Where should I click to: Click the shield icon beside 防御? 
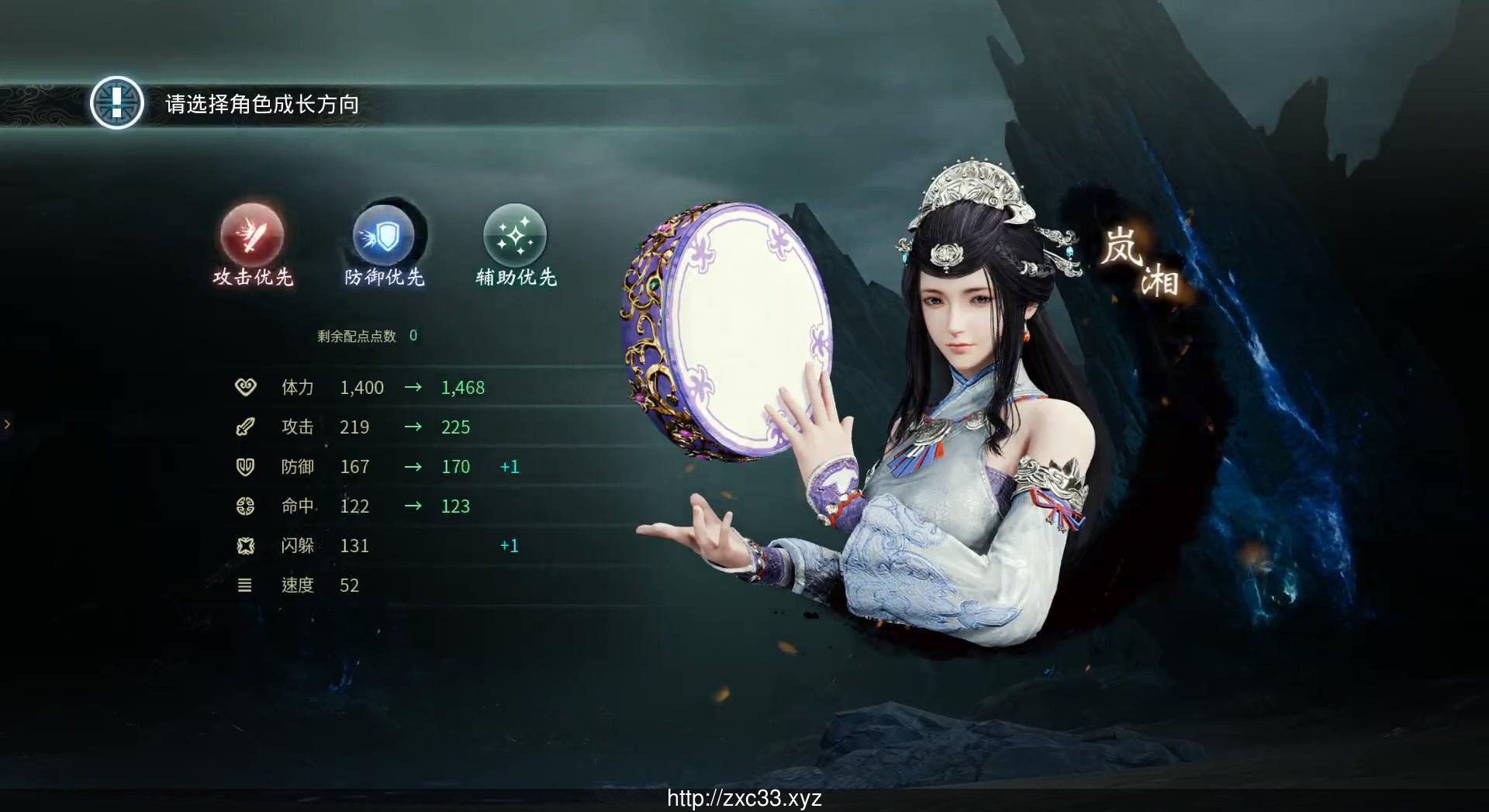click(x=245, y=466)
